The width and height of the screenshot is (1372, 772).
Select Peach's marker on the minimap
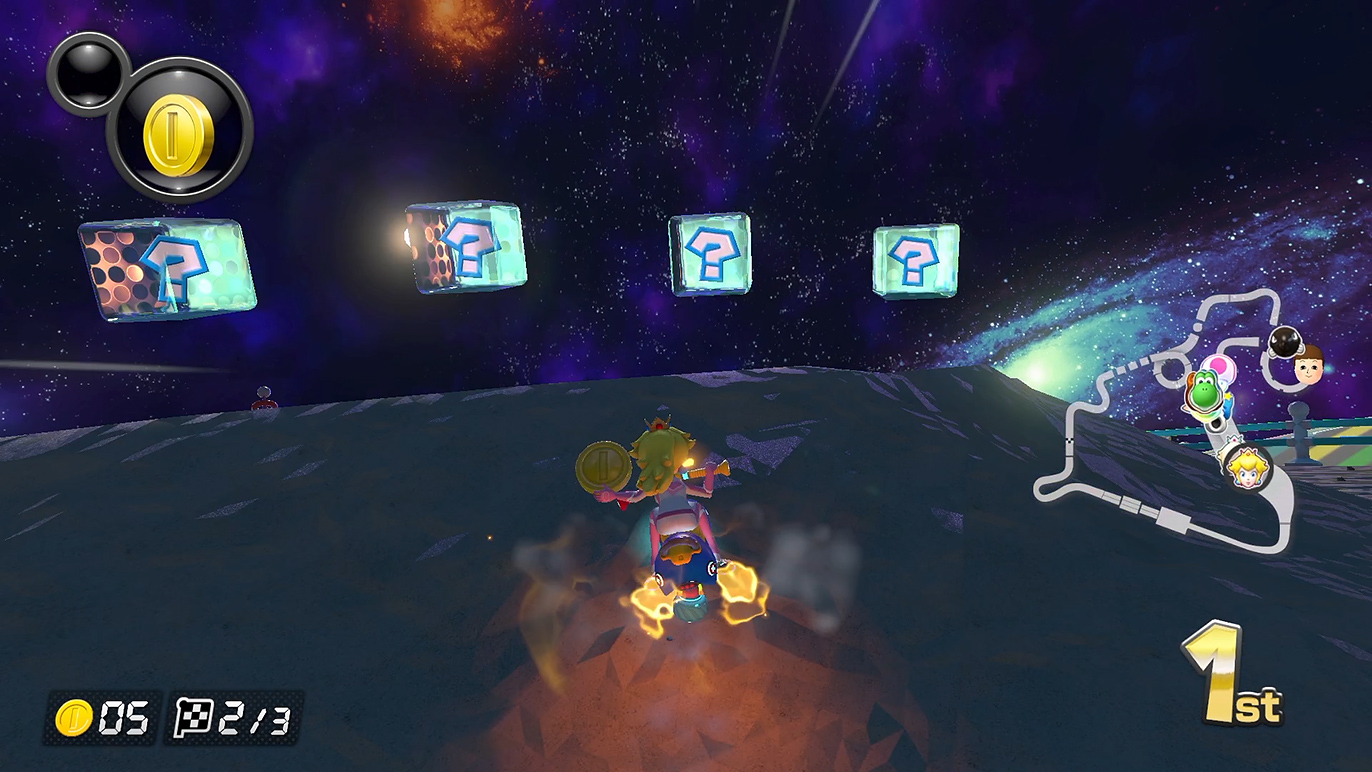pos(1247,467)
